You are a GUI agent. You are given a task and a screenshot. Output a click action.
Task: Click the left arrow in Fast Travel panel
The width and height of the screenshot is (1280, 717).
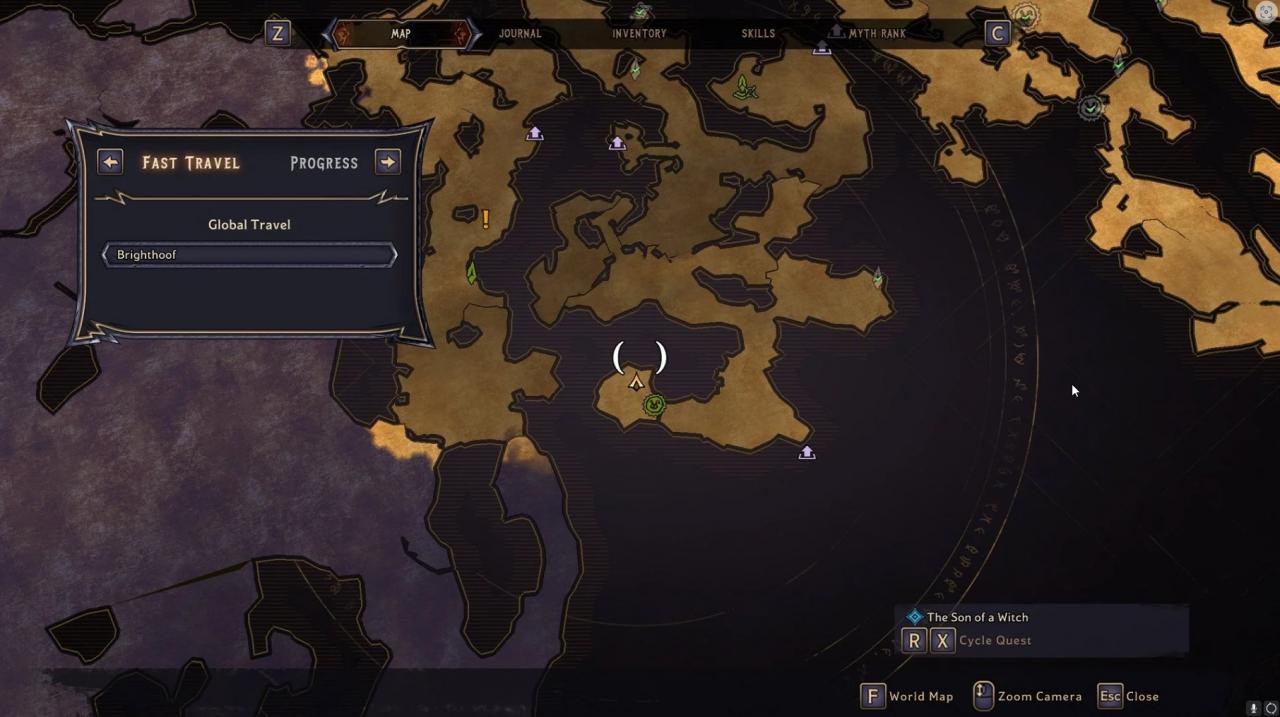(x=110, y=162)
